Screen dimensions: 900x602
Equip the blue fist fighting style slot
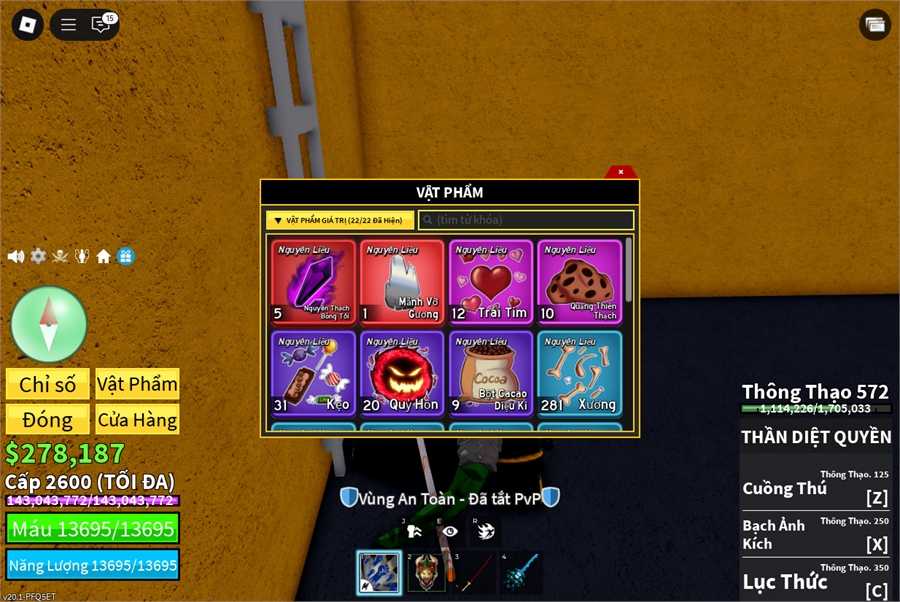[x=379, y=572]
